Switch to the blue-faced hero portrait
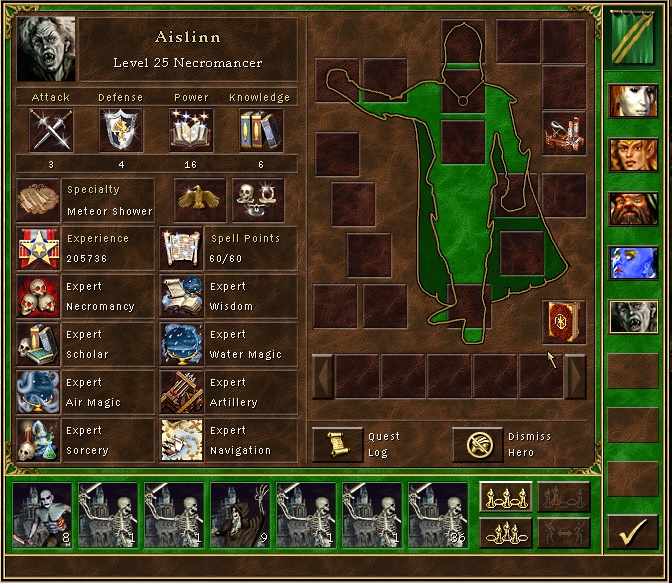This screenshot has height=583, width=672. 633,263
